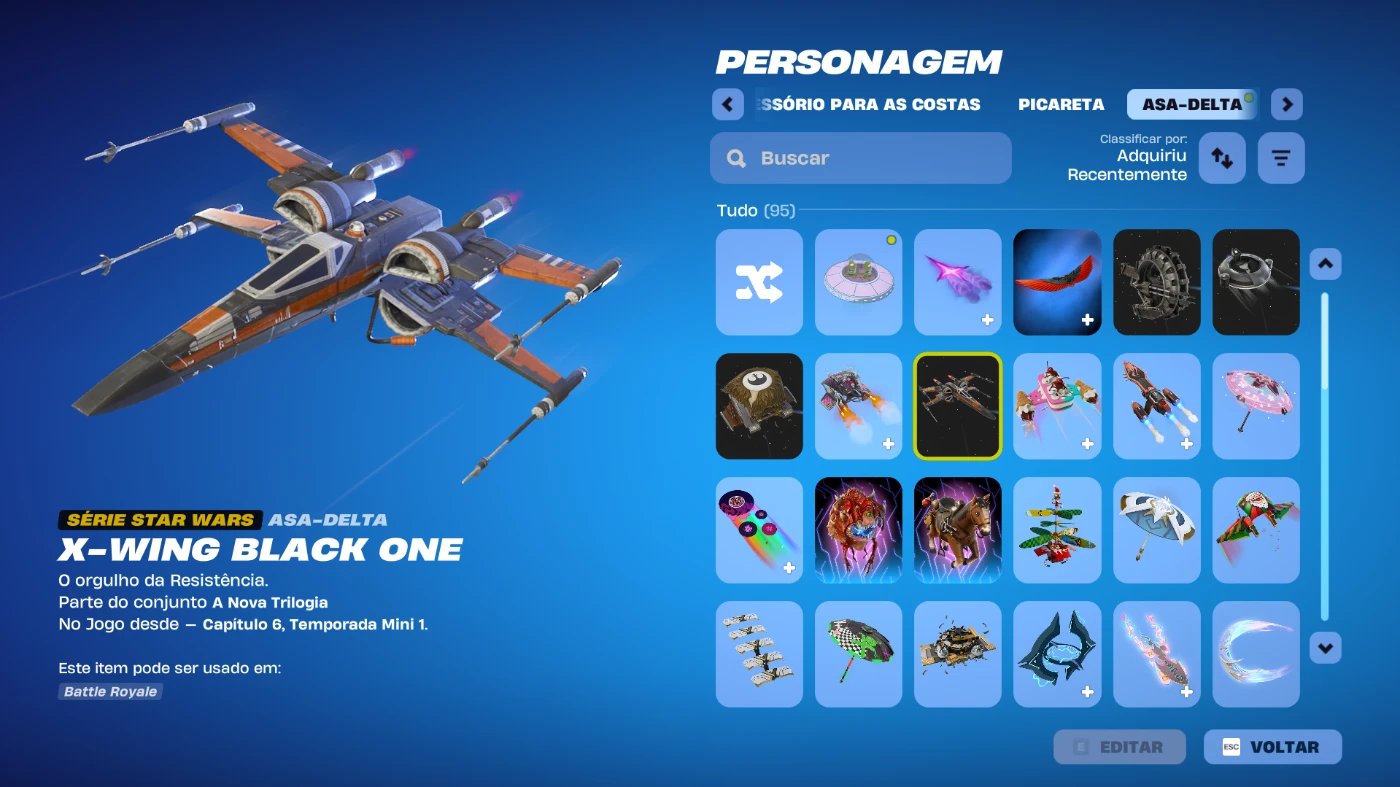The width and height of the screenshot is (1400, 787).
Task: Go back with the Voltar button
Action: pyautogui.click(x=1272, y=747)
